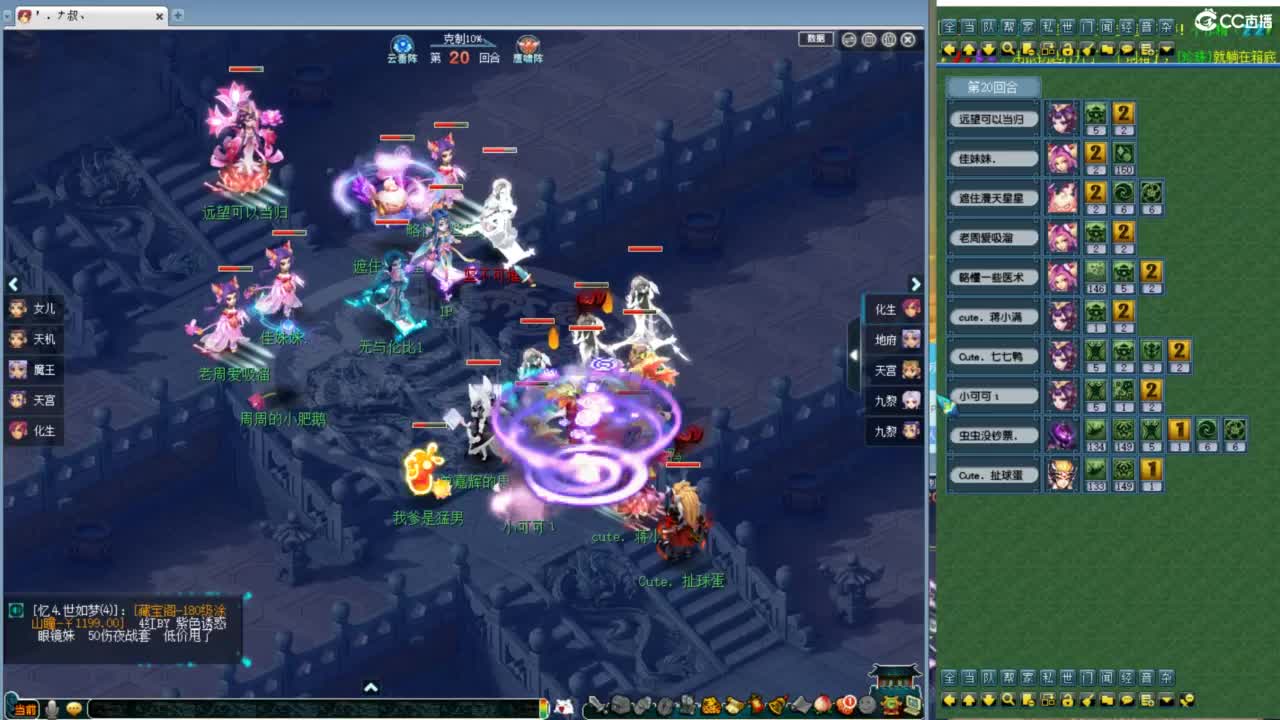Open the dropdown arrow at the end of the chat toolbar
Screen dimensions: 1280x720
coord(1165,48)
